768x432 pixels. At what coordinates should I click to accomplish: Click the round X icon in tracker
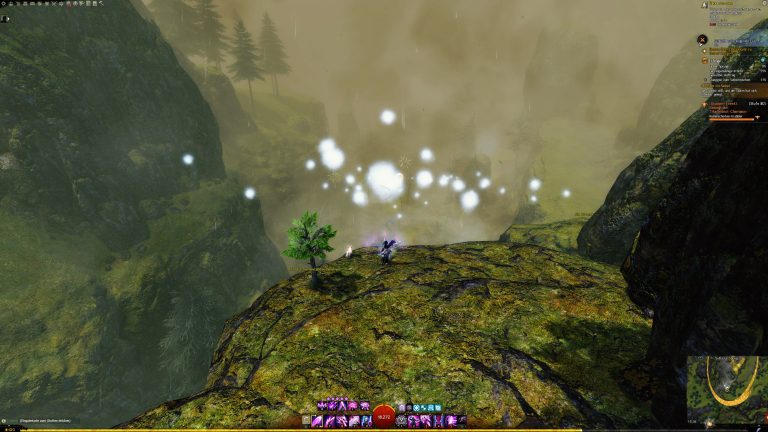pos(703,40)
